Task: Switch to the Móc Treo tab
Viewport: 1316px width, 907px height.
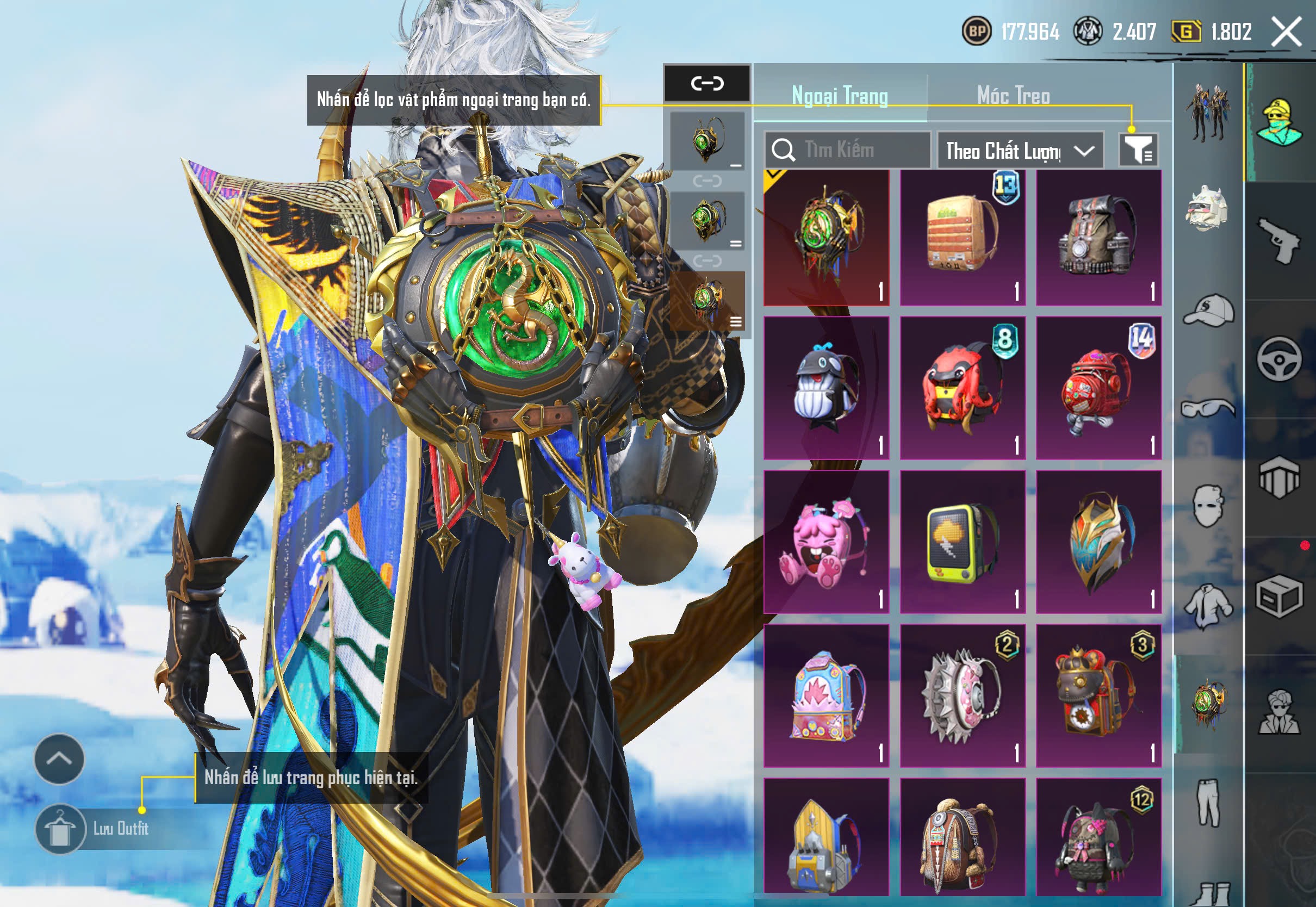Action: click(x=1013, y=96)
